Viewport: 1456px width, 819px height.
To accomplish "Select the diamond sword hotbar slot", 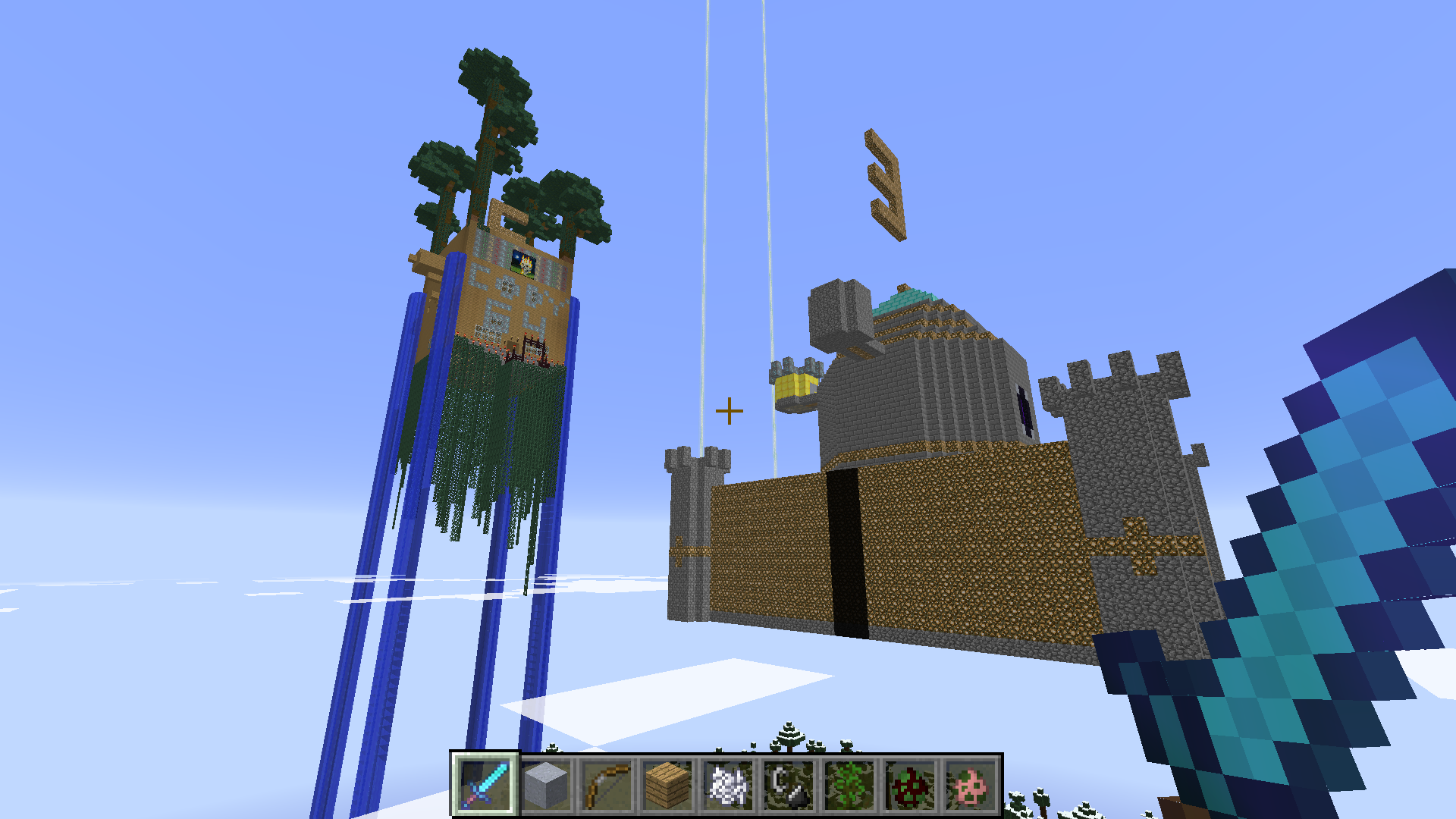I will 485,785.
